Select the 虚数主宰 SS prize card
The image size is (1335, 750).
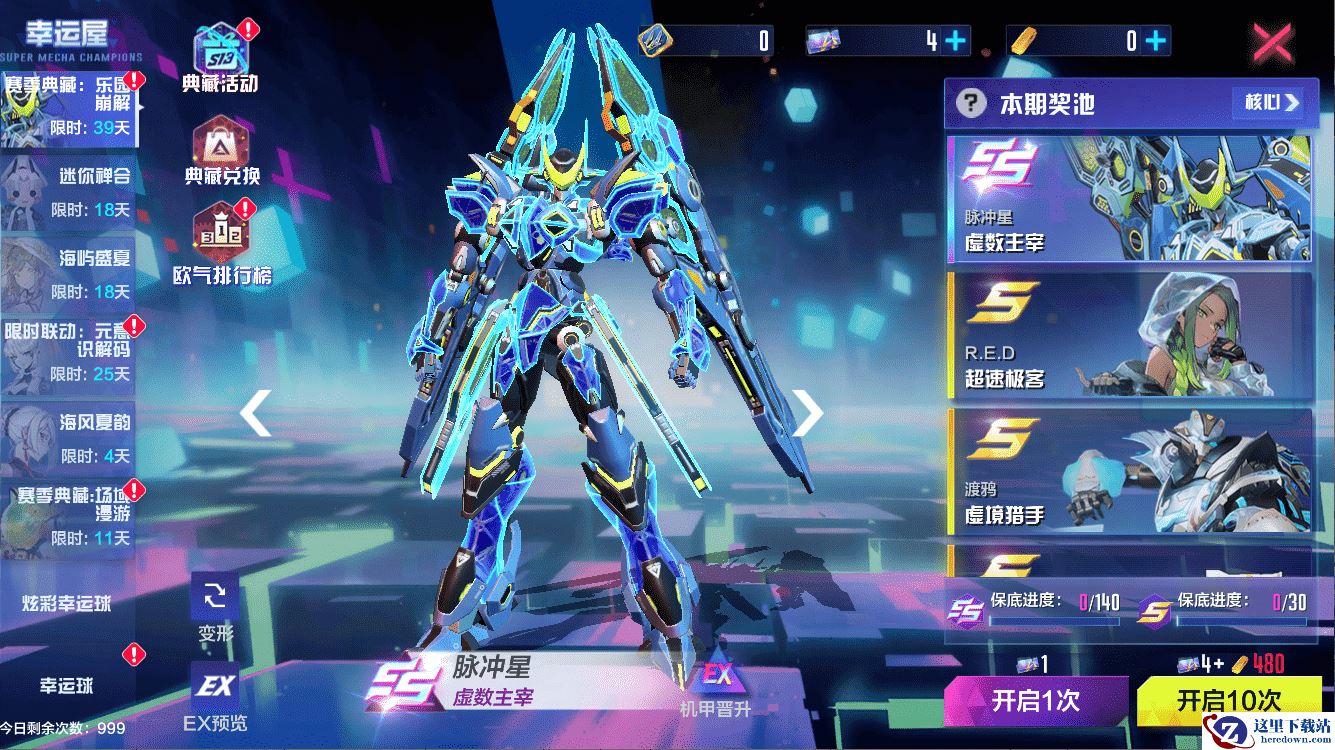point(1128,198)
